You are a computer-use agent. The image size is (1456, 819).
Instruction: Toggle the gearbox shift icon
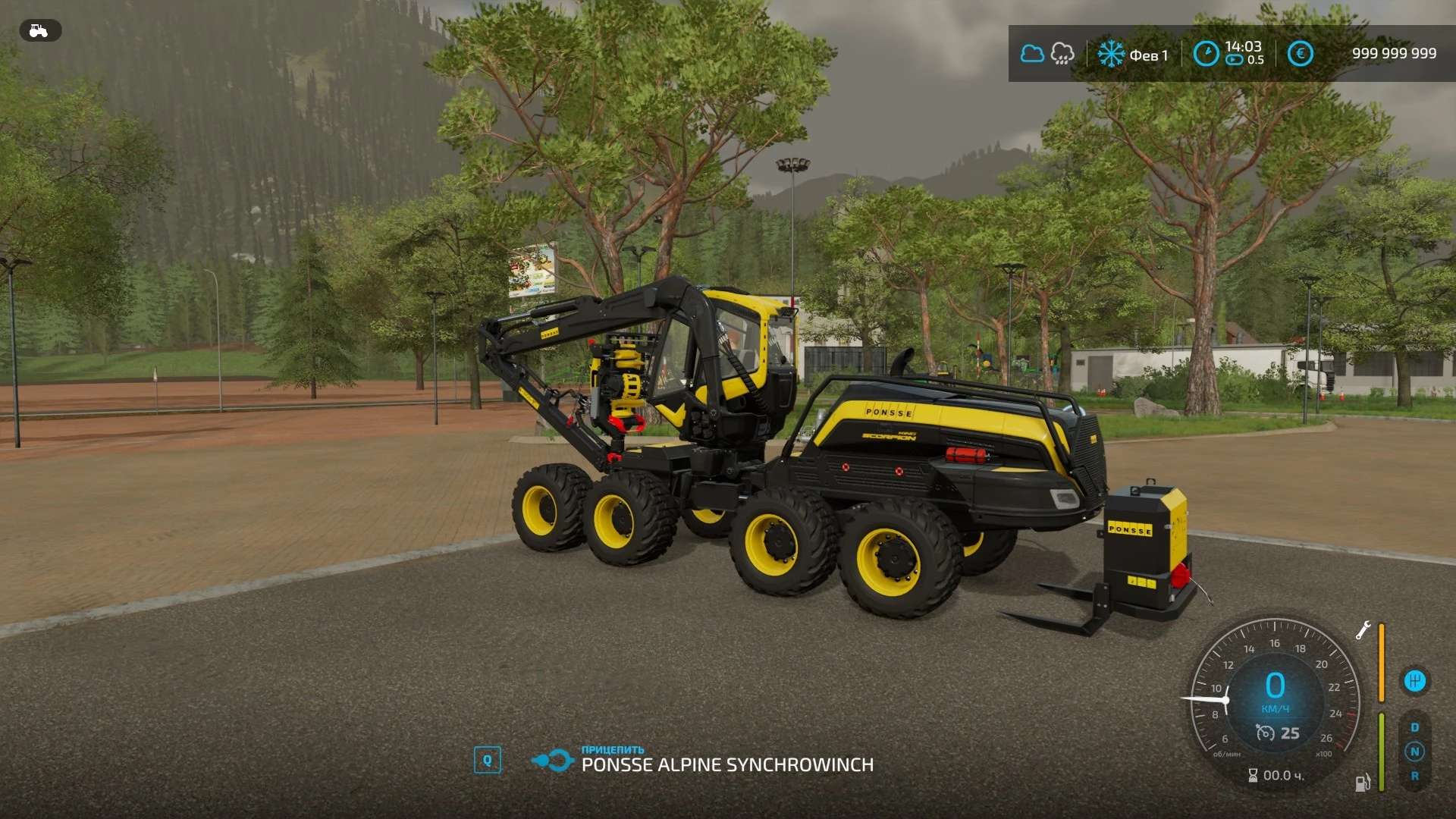[x=1414, y=681]
